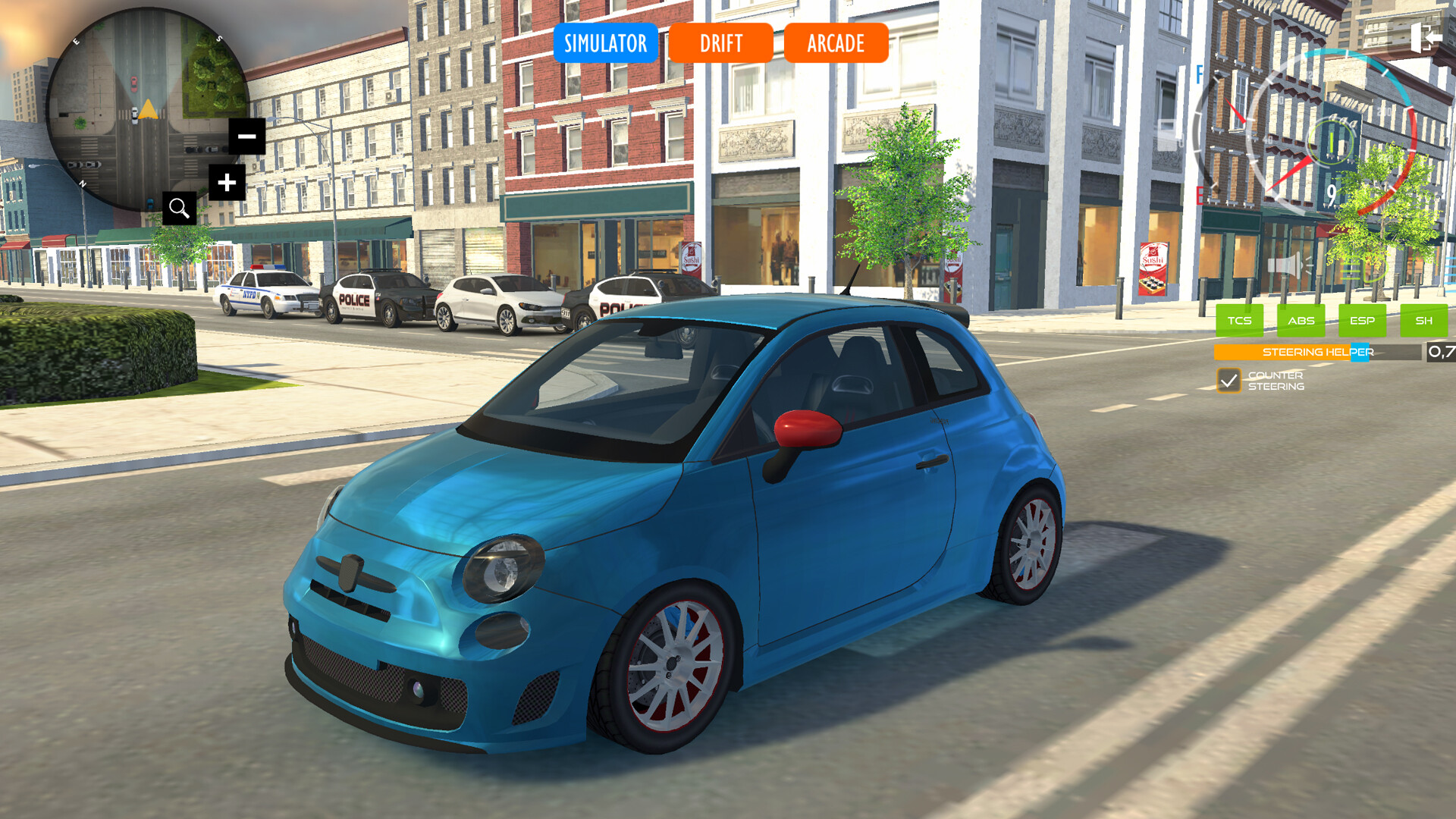Switch to Arcade mode tab
The image size is (1456, 819).
pyautogui.click(x=835, y=43)
